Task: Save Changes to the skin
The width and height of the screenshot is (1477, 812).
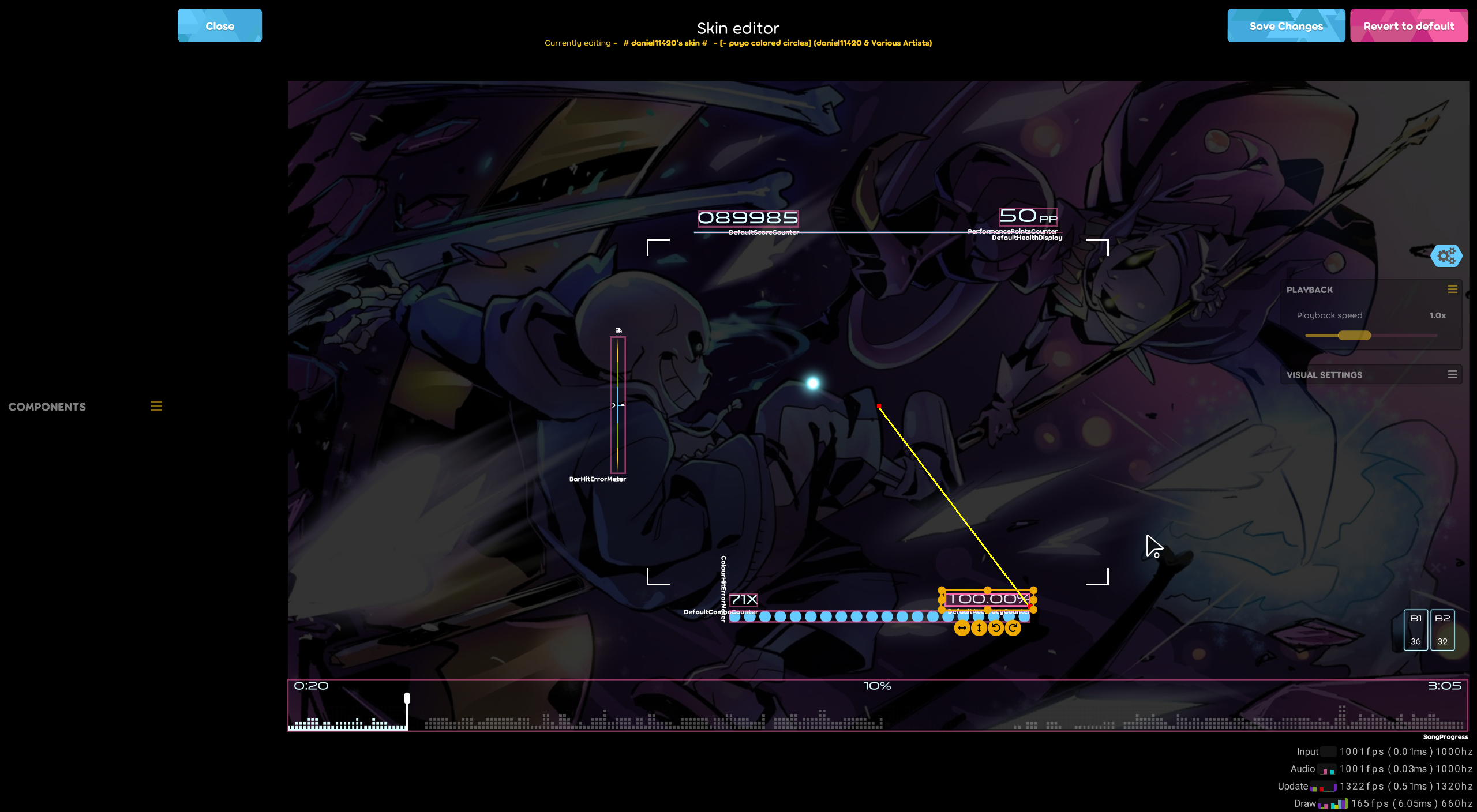Action: [1285, 25]
